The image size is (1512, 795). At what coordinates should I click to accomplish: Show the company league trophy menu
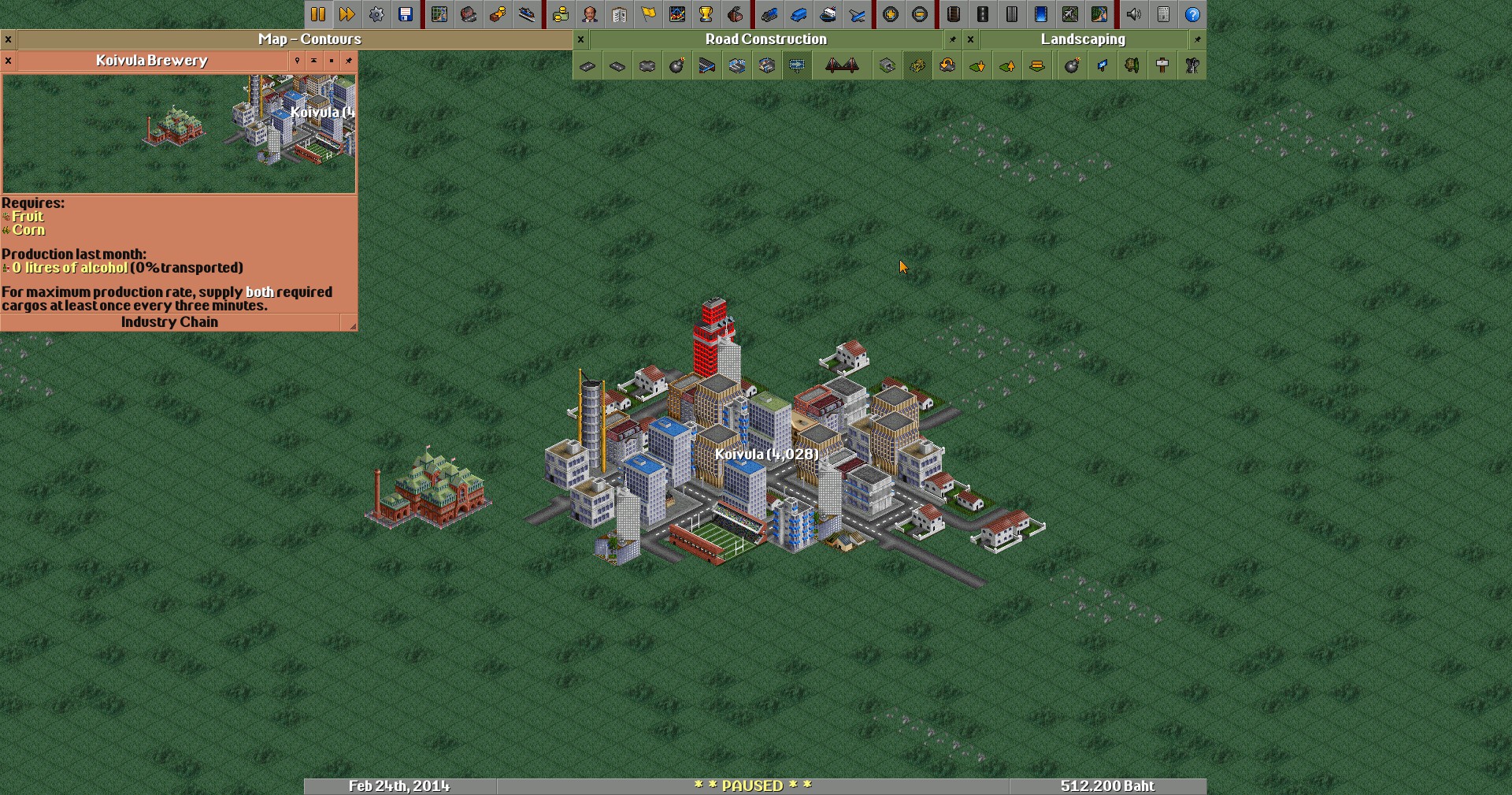click(706, 14)
